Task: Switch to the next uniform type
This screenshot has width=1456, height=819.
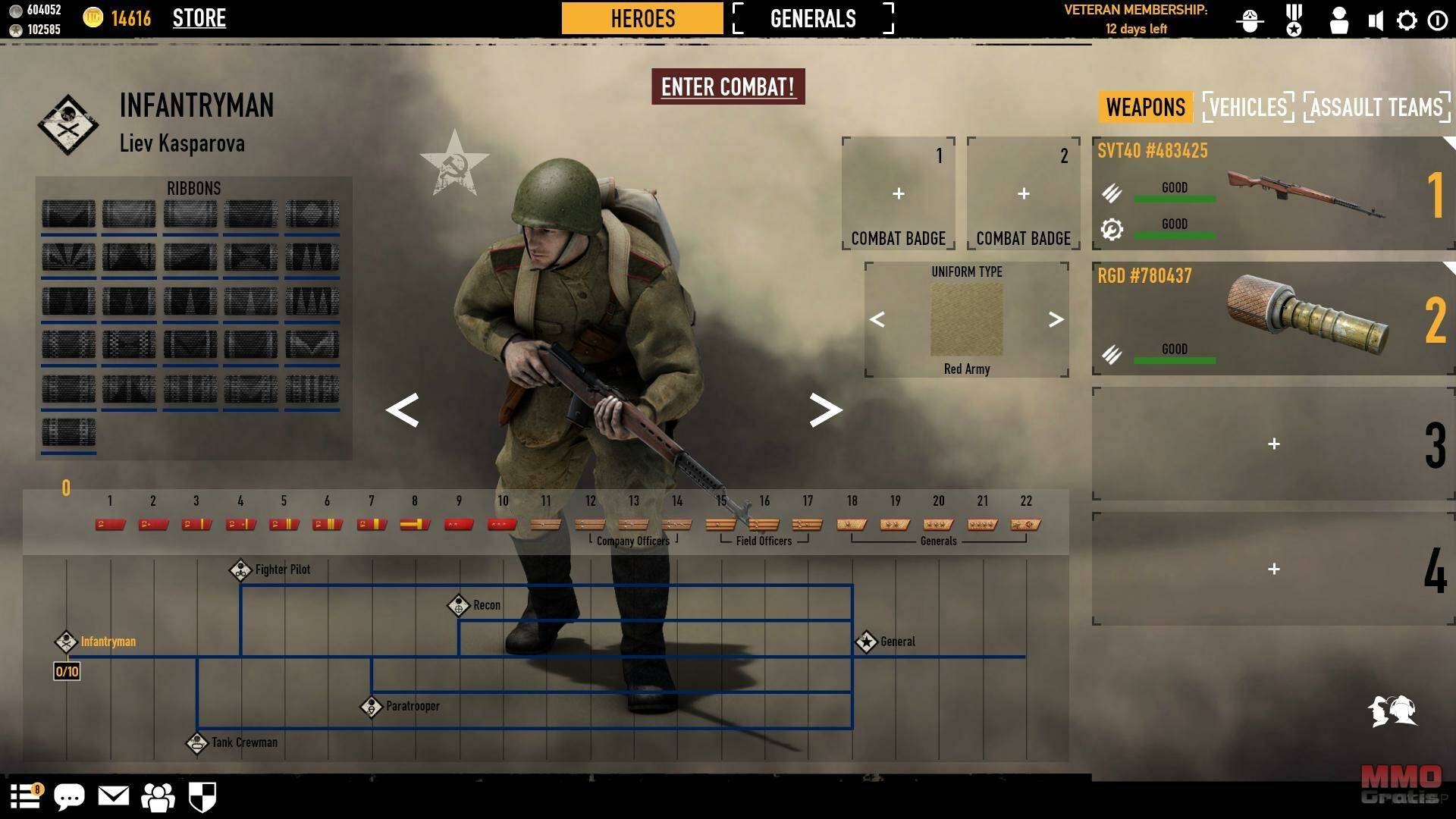Action: point(1056,319)
